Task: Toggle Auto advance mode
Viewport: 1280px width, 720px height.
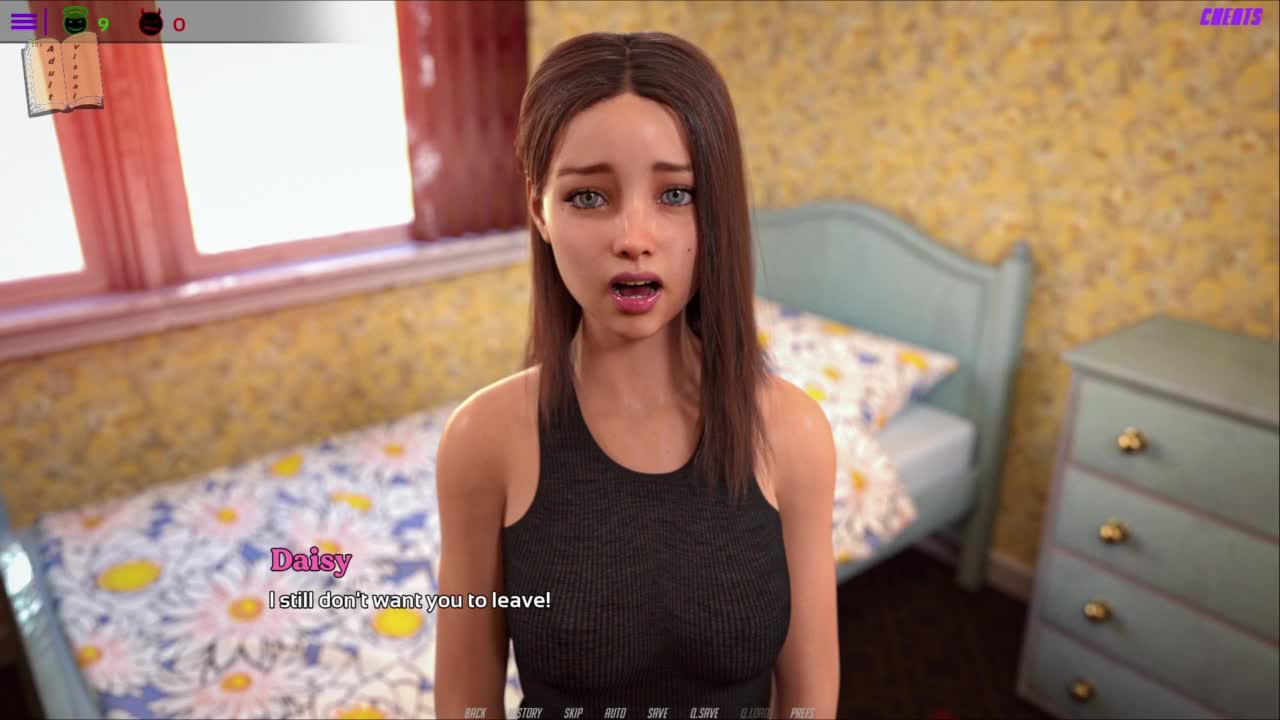Action: pyautogui.click(x=615, y=712)
